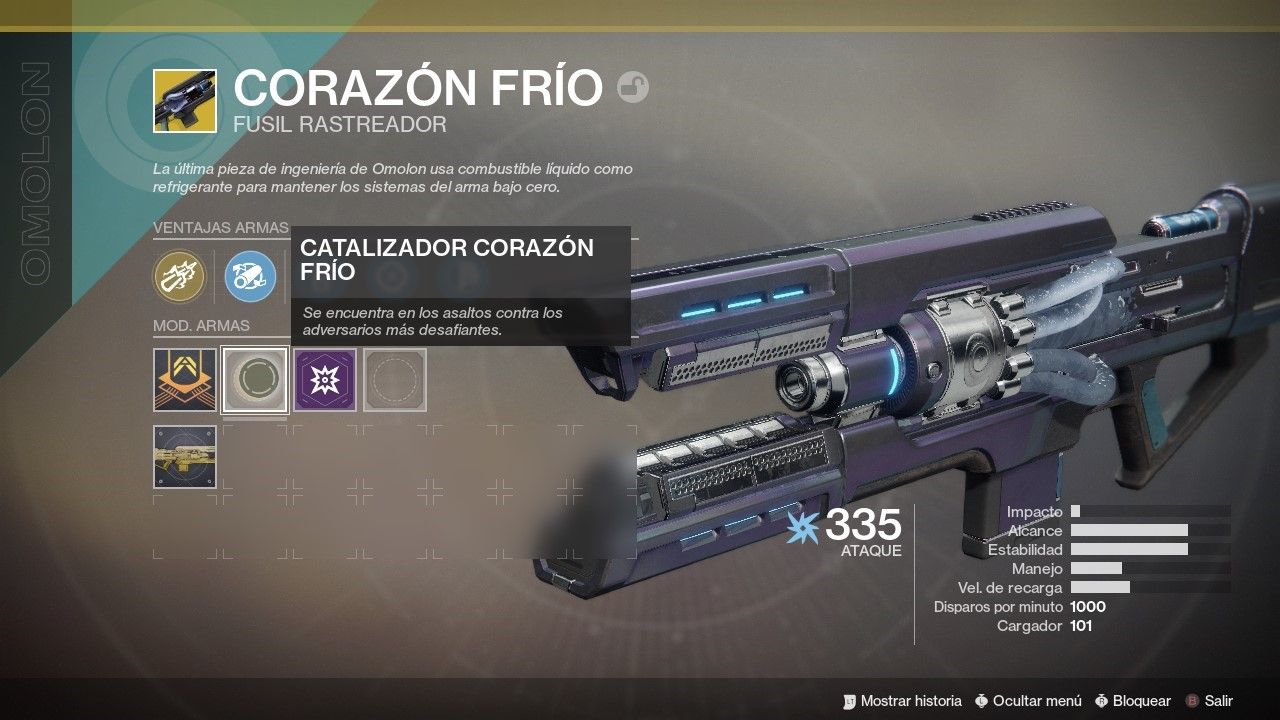Select the golden weapon ornament slot
The width and height of the screenshot is (1280, 720).
(185, 457)
